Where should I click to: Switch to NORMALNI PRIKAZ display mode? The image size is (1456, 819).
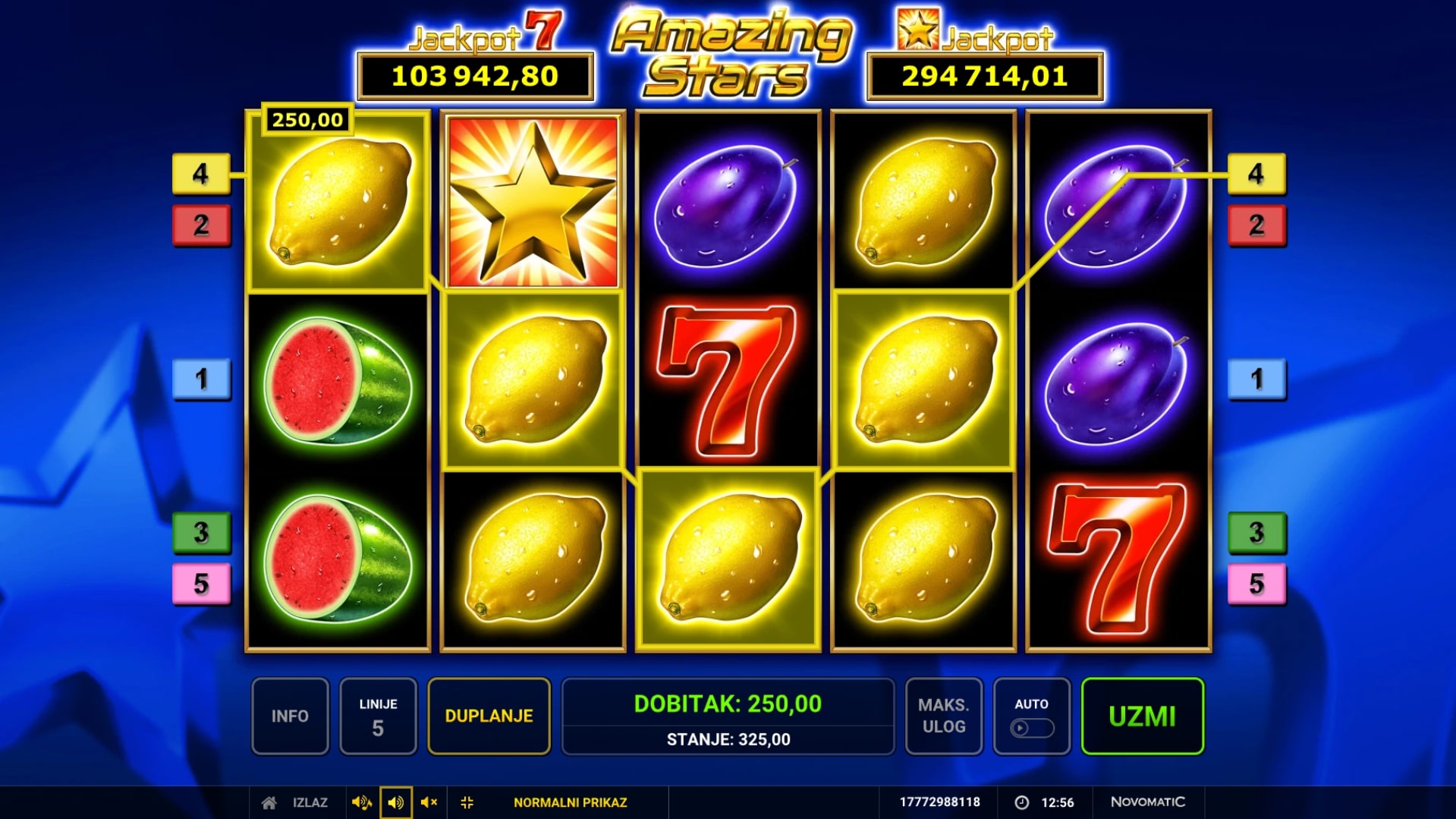[570, 802]
